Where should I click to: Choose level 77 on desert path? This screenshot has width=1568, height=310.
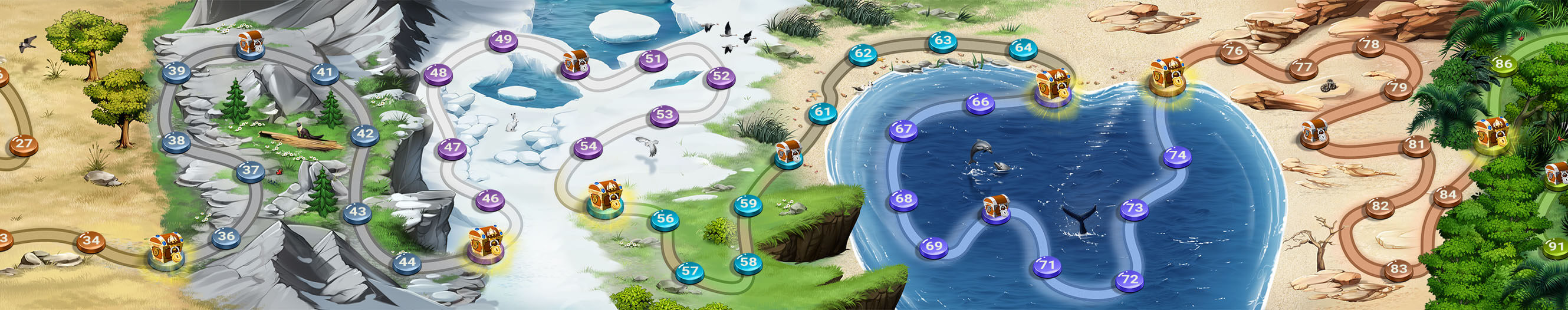tap(1303, 67)
